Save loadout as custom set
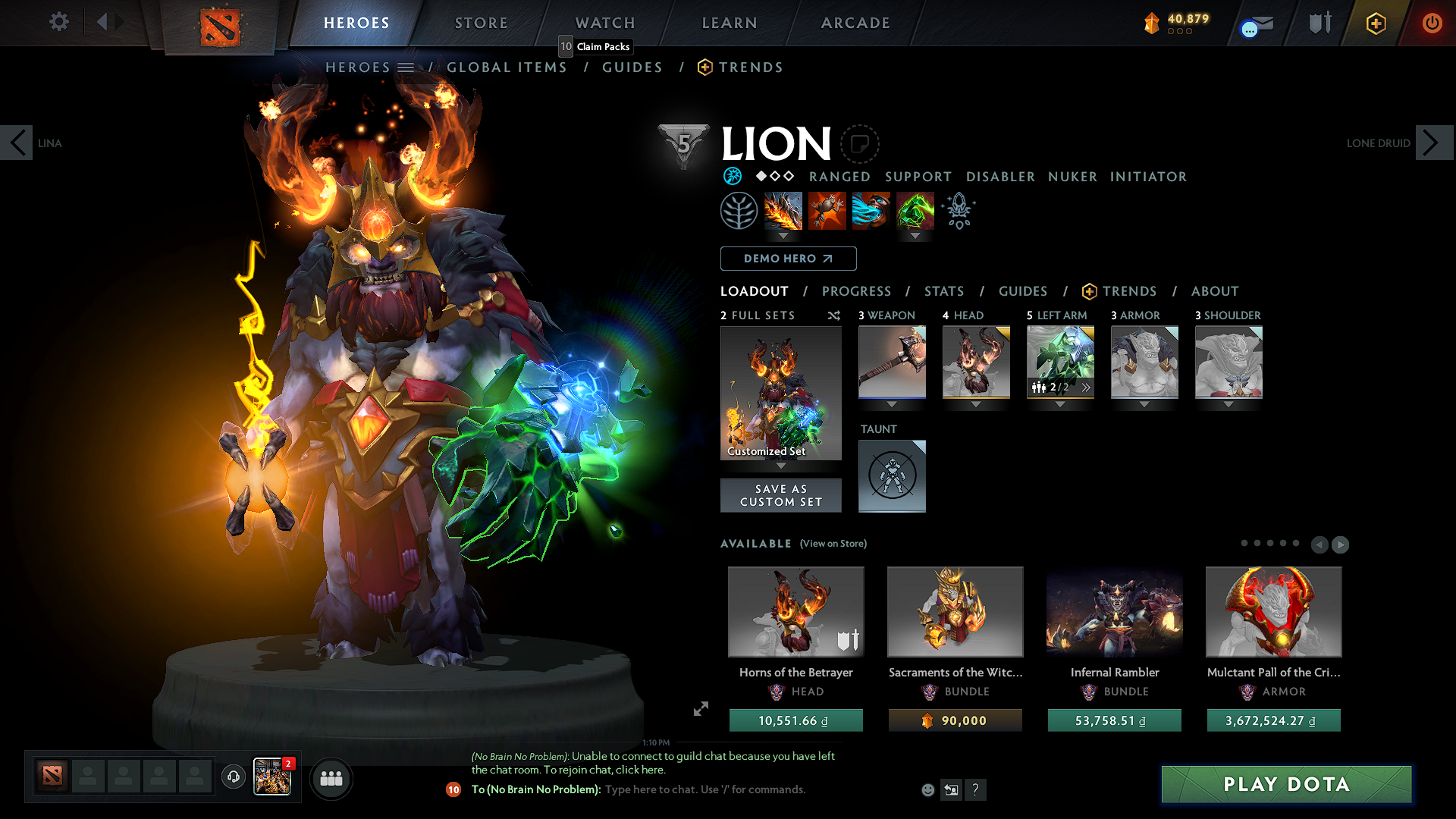 (780, 495)
